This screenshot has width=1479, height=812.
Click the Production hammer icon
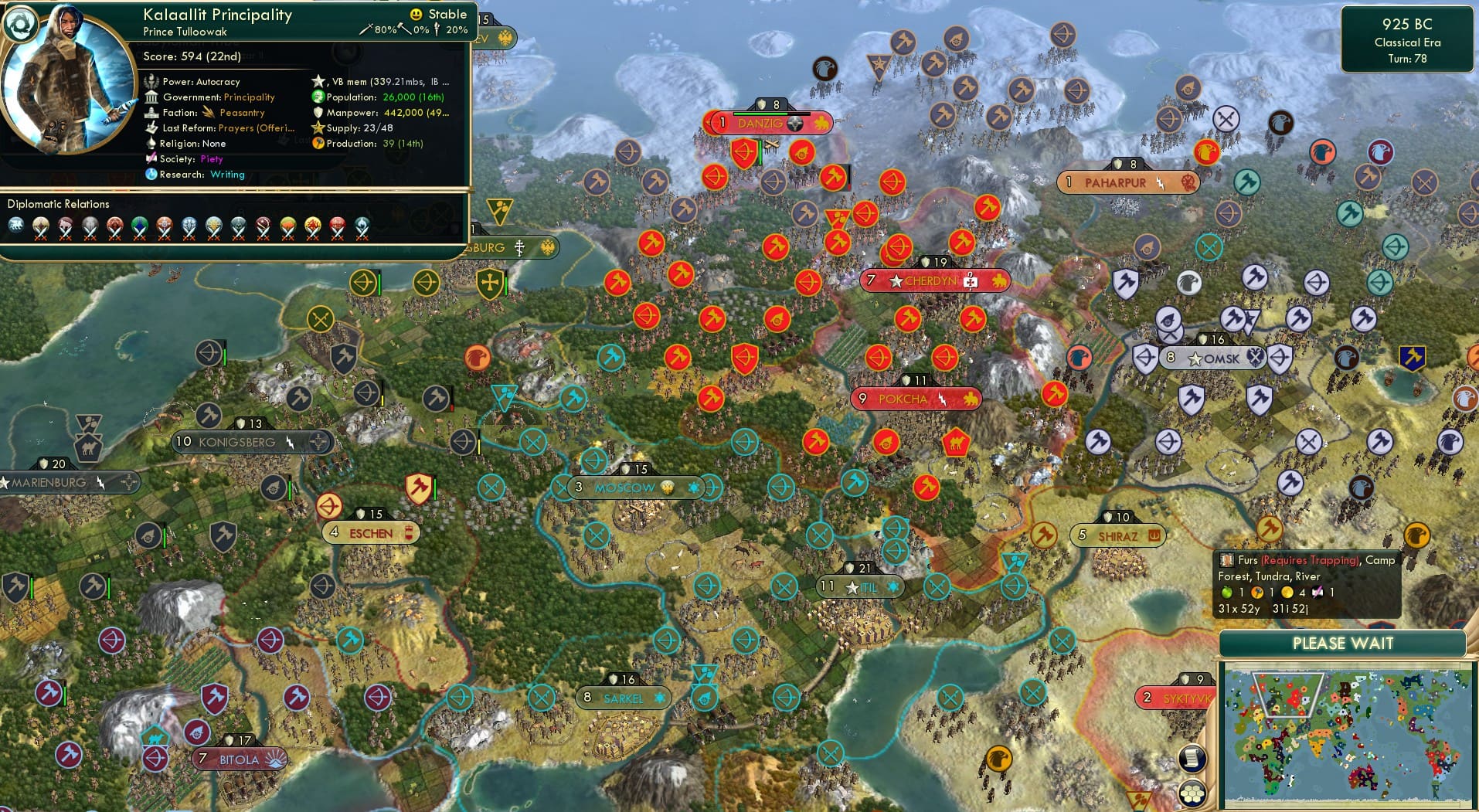click(x=317, y=144)
